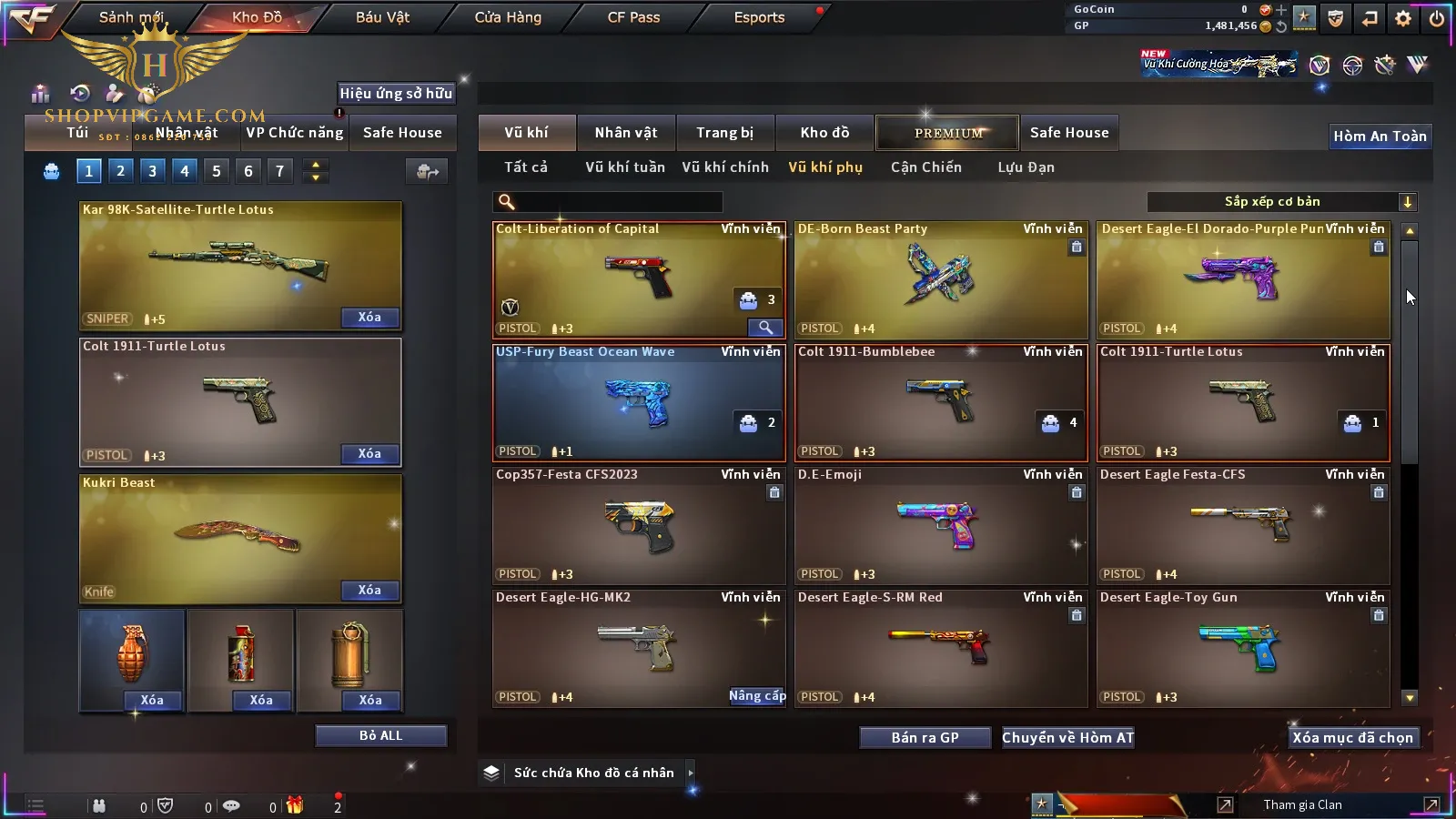The image size is (1456, 819).
Task: Go to the Báu Vật menu
Action: (382, 17)
